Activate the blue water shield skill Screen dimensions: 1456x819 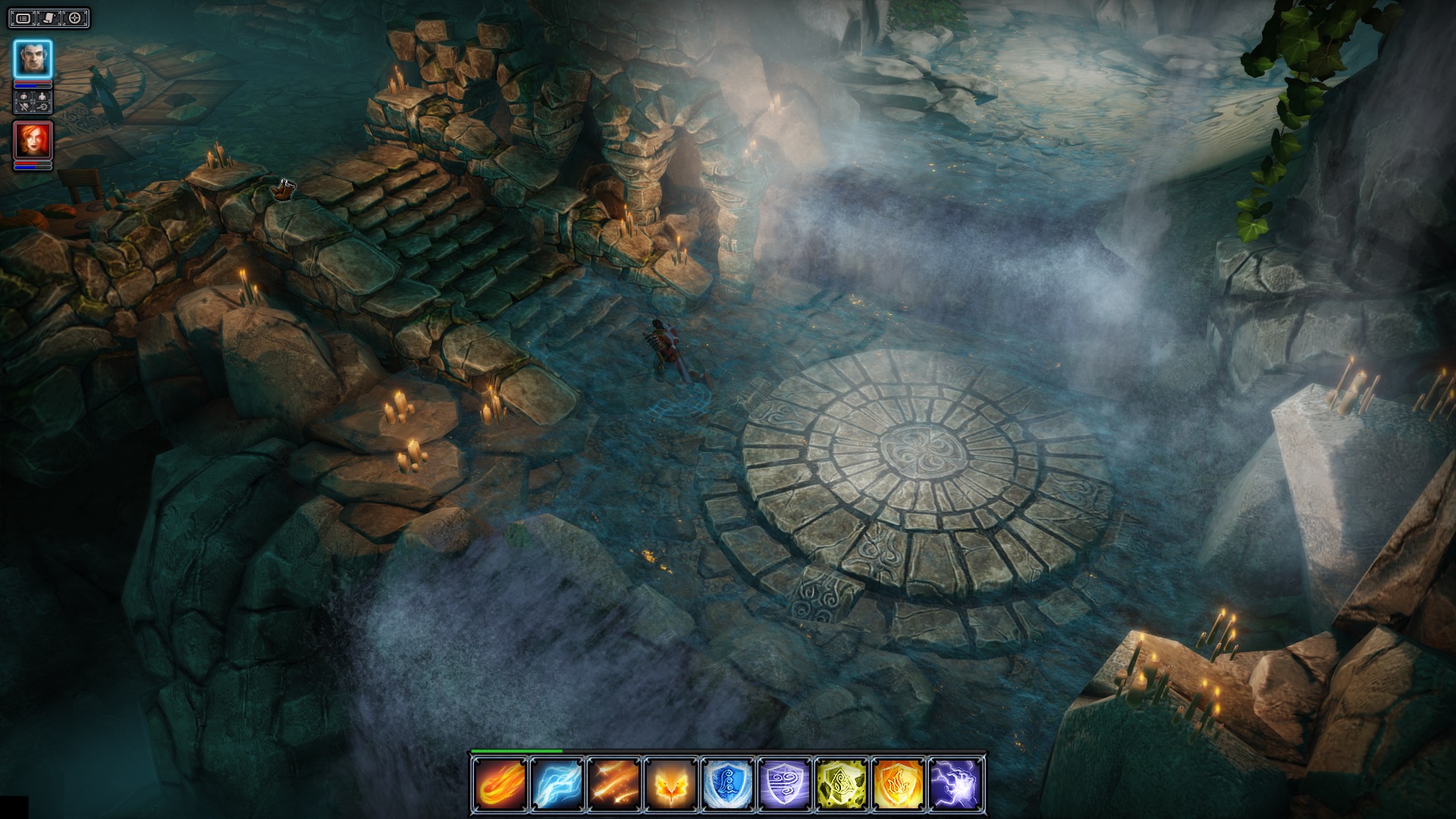727,784
